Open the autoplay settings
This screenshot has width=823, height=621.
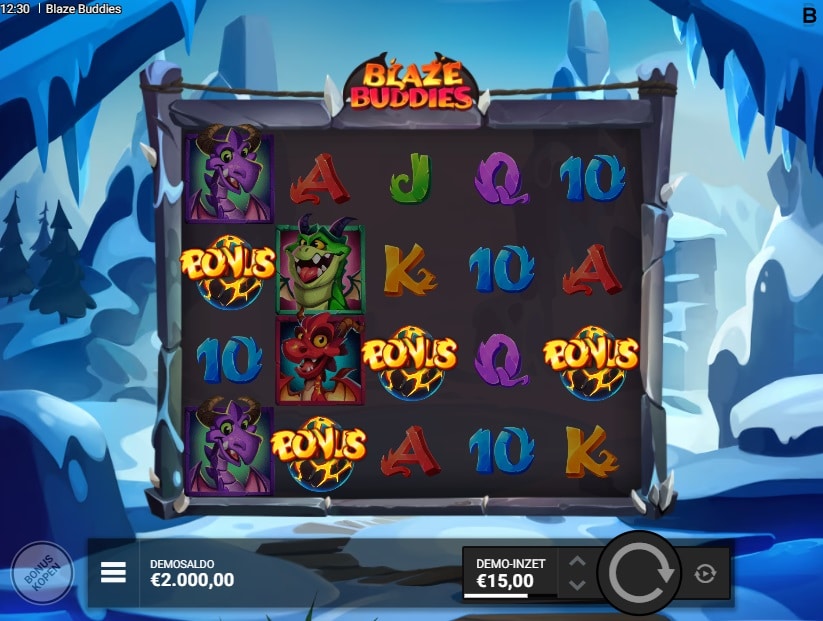pos(705,573)
